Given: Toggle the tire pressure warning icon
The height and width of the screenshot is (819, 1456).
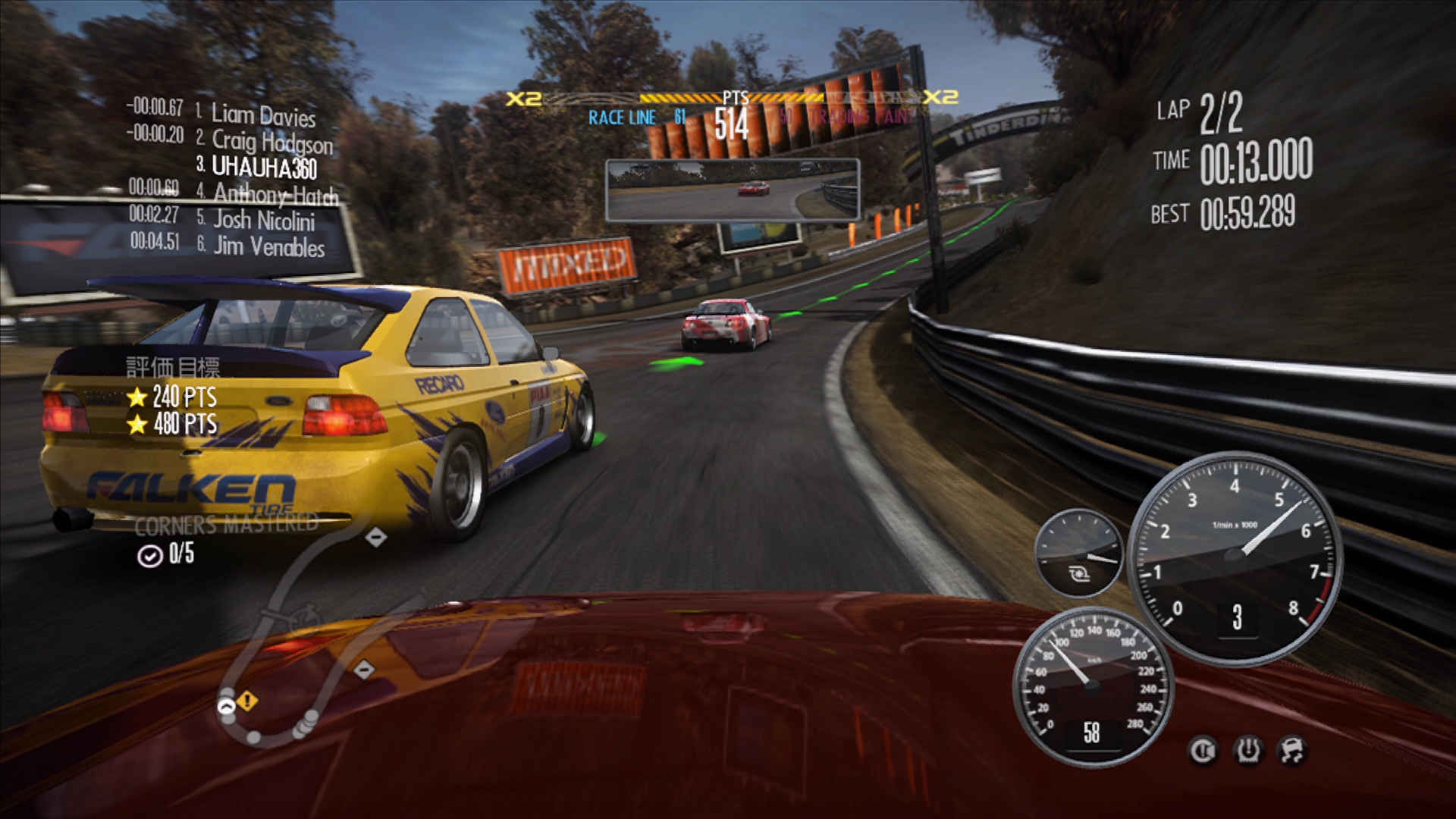Looking at the screenshot, I should coord(1247,750).
